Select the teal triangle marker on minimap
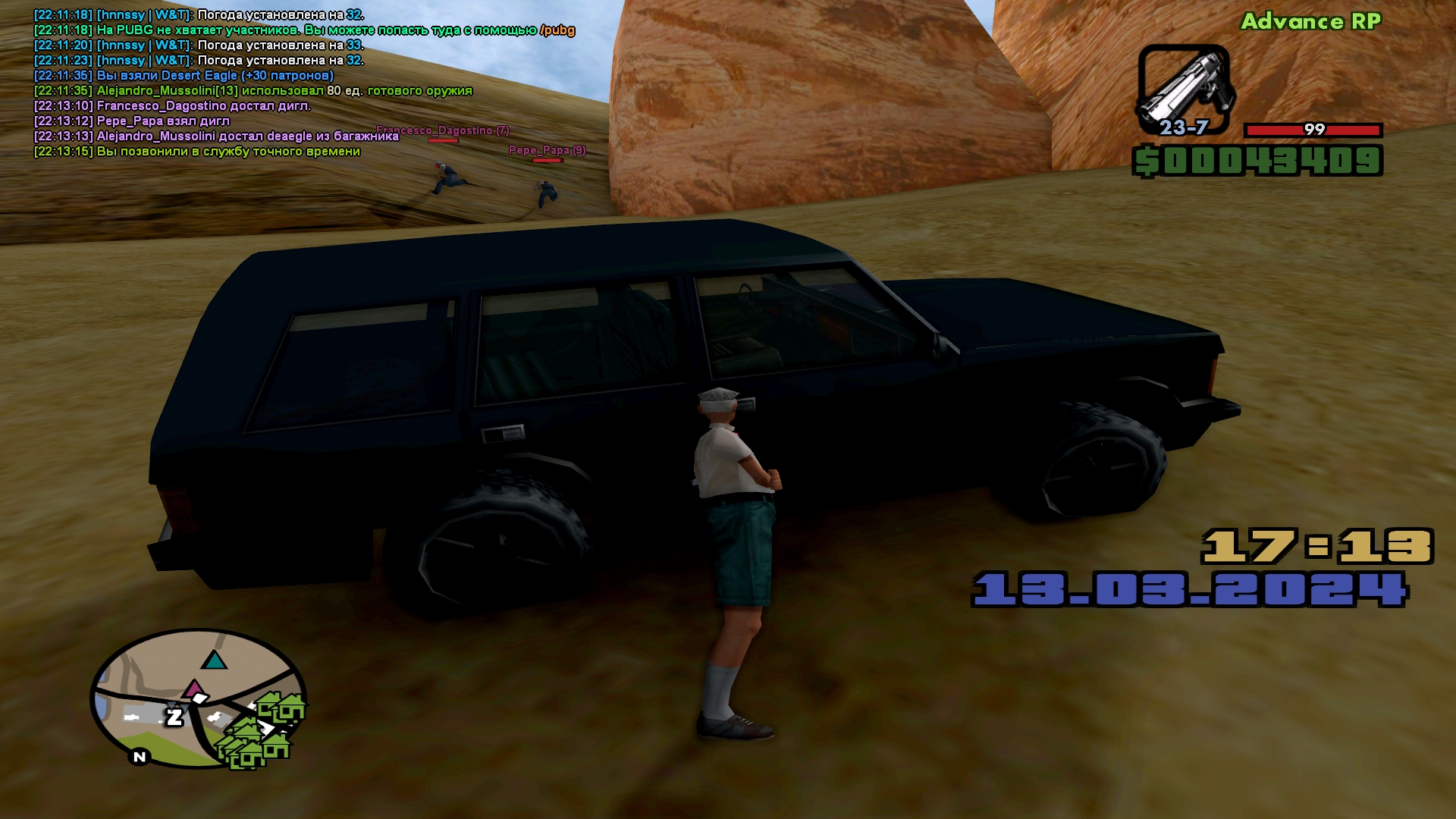The height and width of the screenshot is (819, 1456). point(215,660)
